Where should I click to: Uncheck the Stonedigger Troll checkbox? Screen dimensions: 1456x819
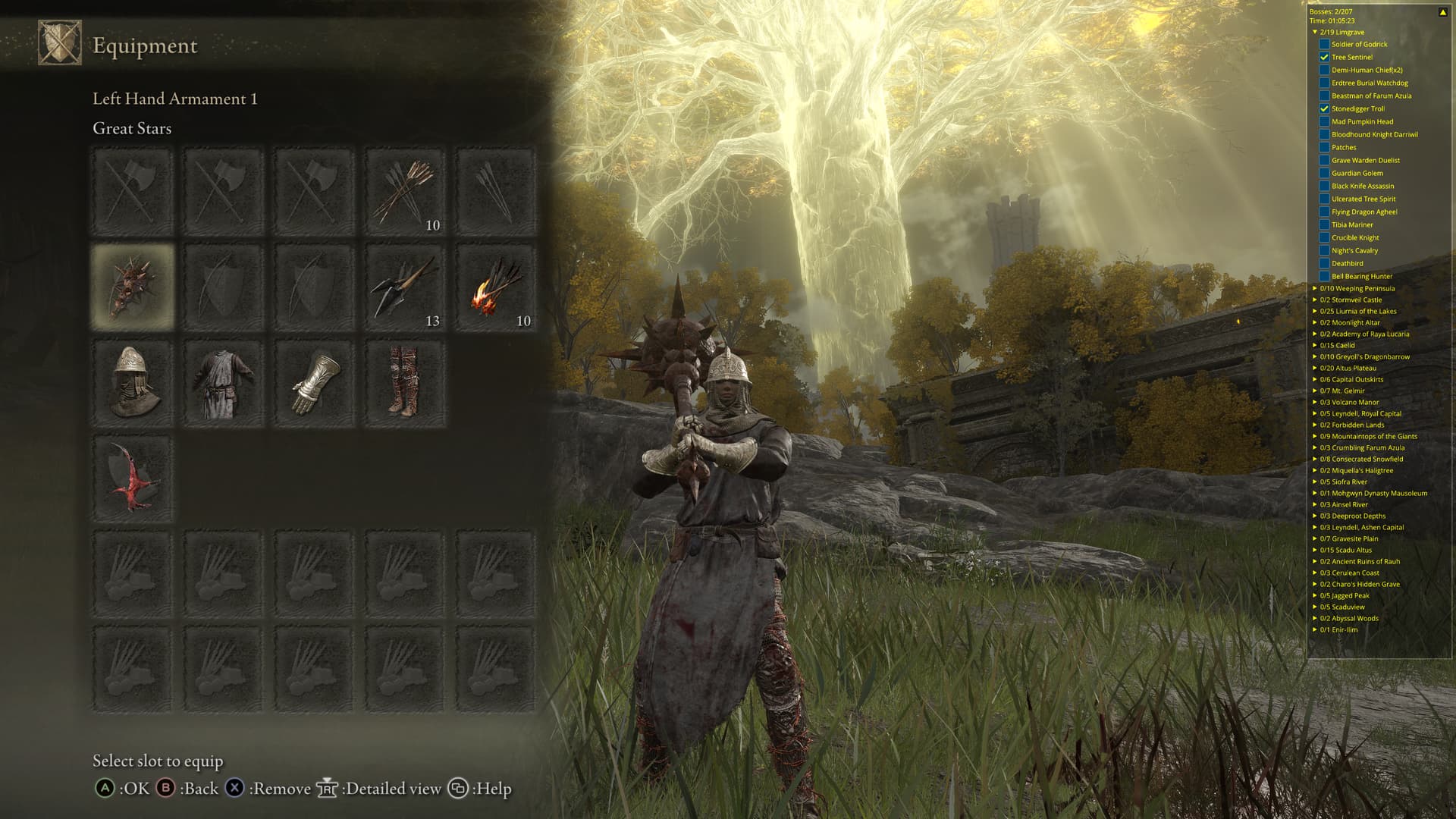1324,108
